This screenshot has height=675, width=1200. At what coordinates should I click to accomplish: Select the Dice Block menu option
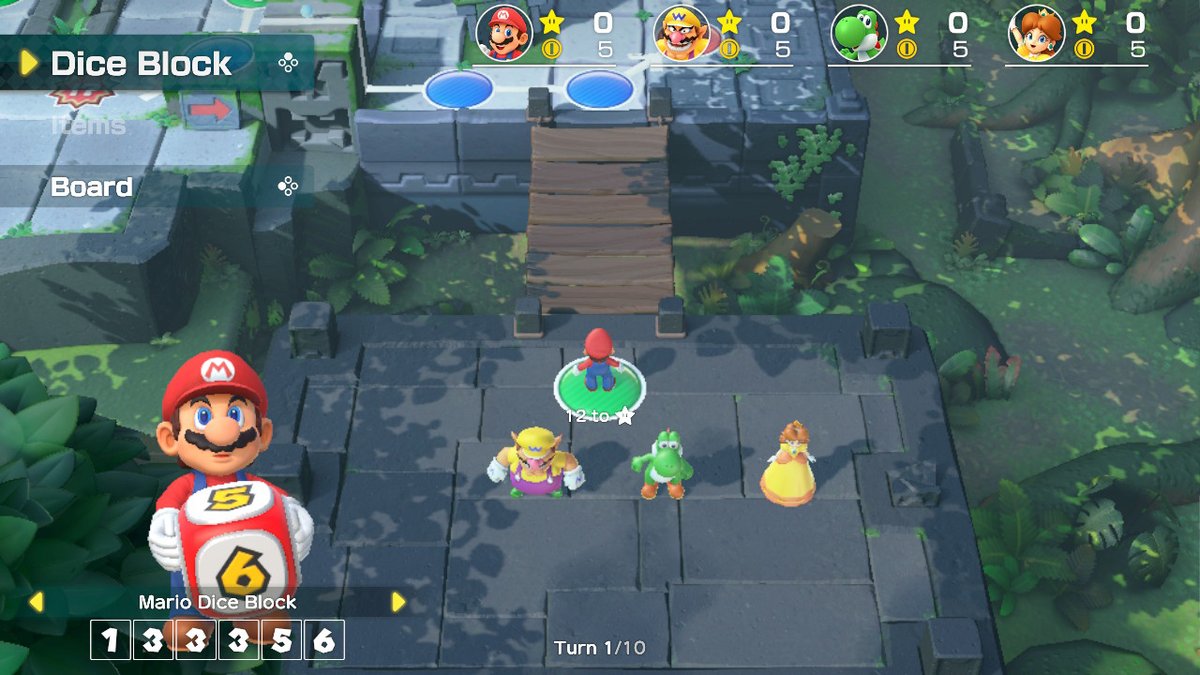point(141,64)
